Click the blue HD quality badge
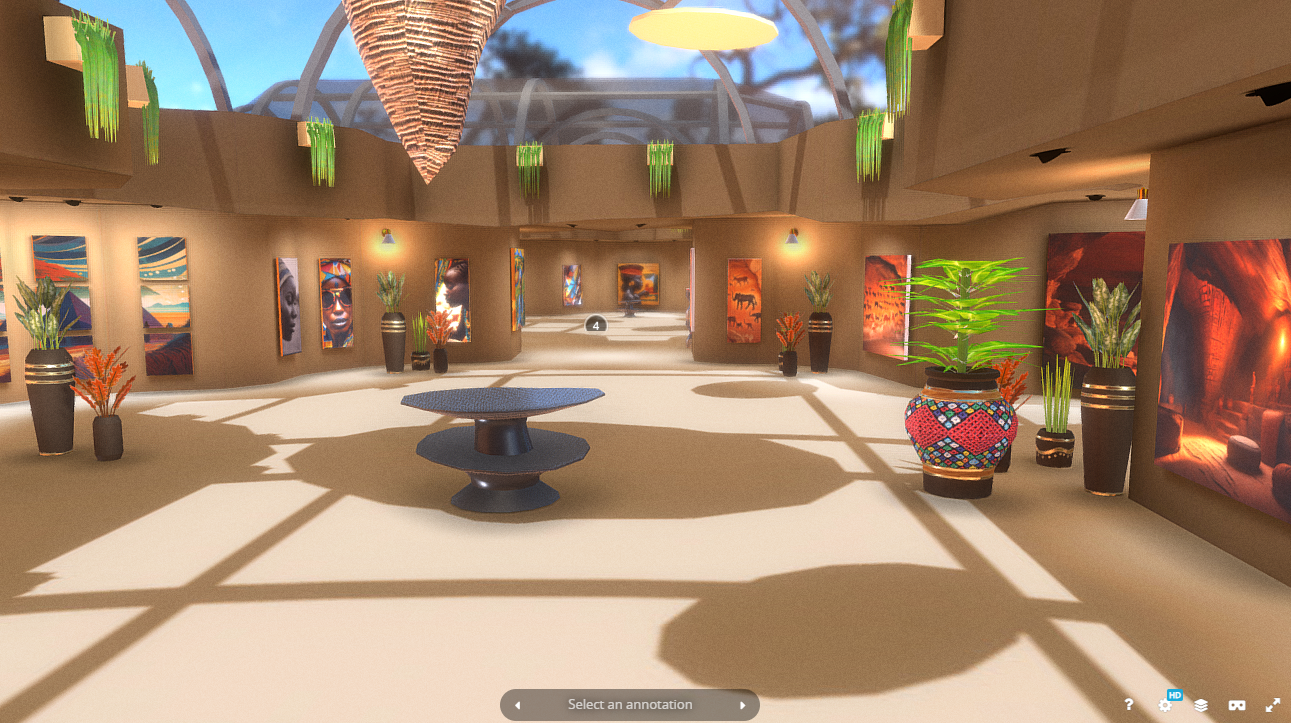The width and height of the screenshot is (1291, 723). pyautogui.click(x=1175, y=694)
